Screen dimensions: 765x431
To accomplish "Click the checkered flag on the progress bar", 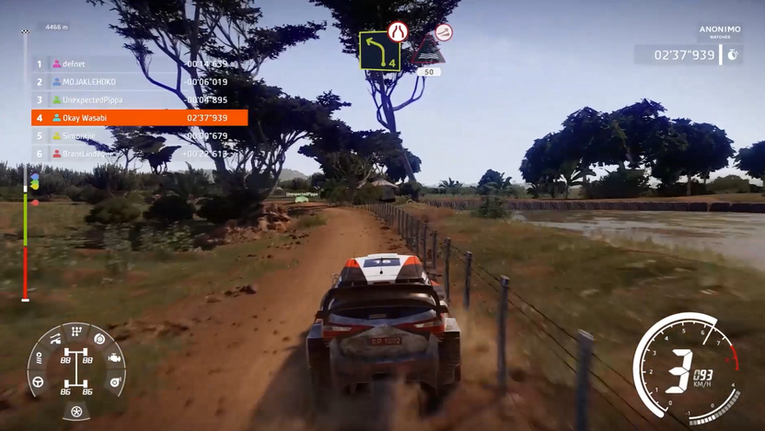I will pyautogui.click(x=26, y=32).
